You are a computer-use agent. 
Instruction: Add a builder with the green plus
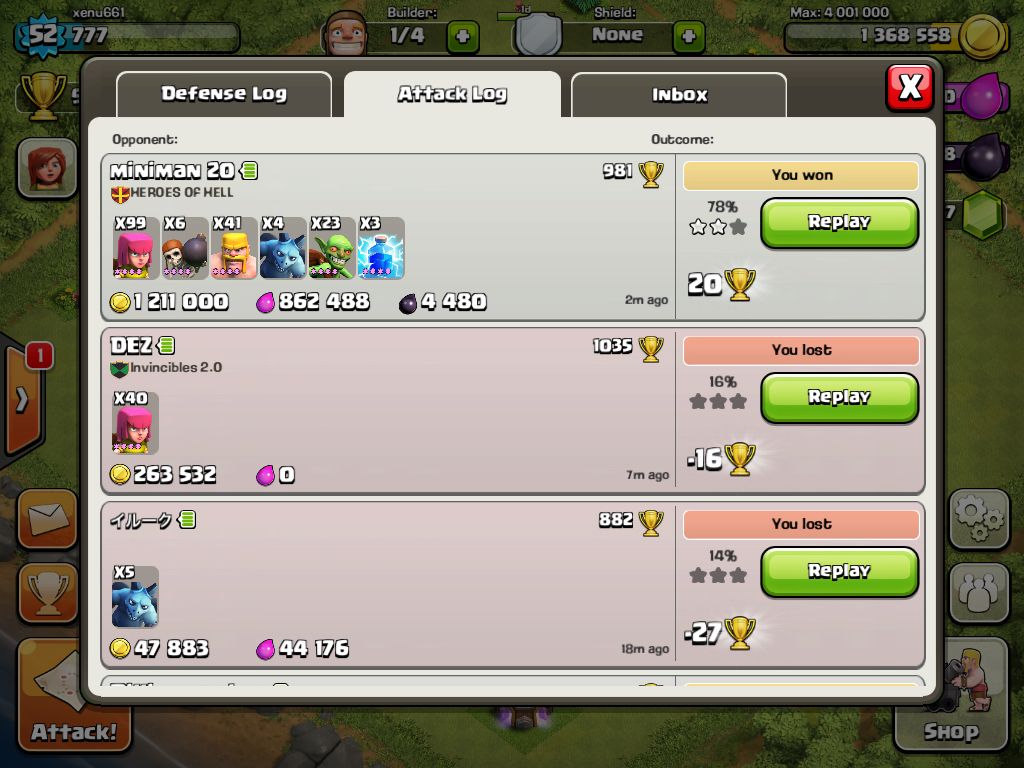pos(462,37)
